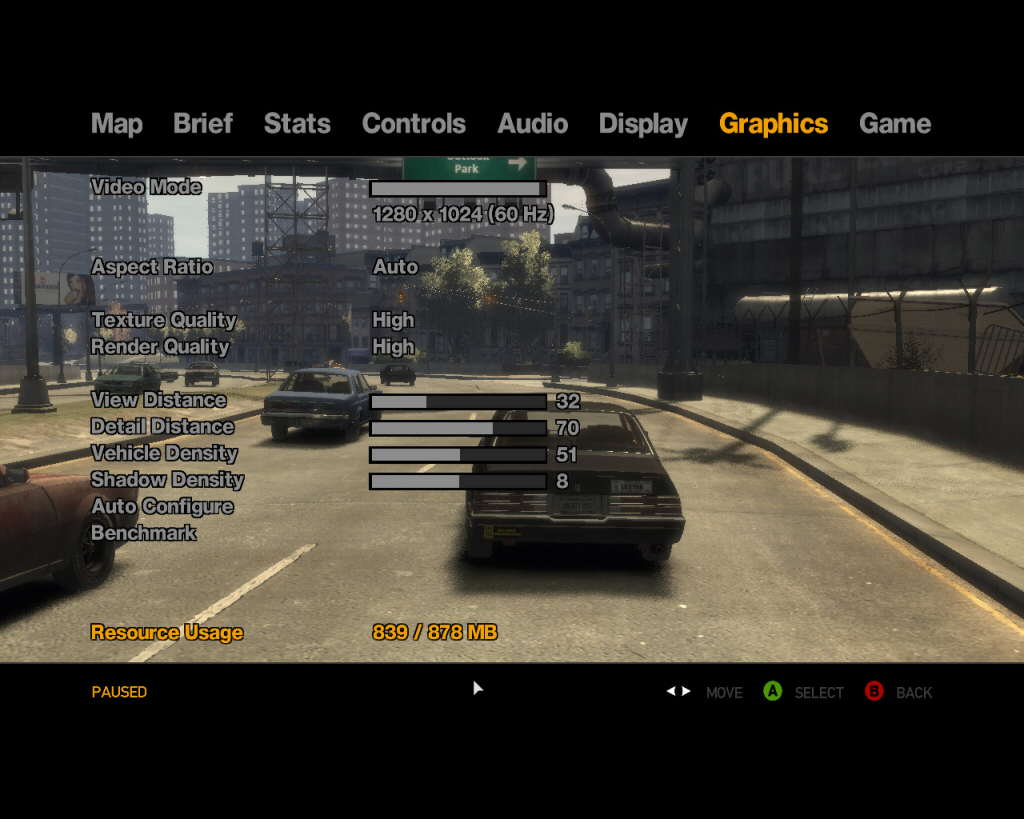Change Render Quality from High
The width and height of the screenshot is (1024, 819).
click(393, 347)
